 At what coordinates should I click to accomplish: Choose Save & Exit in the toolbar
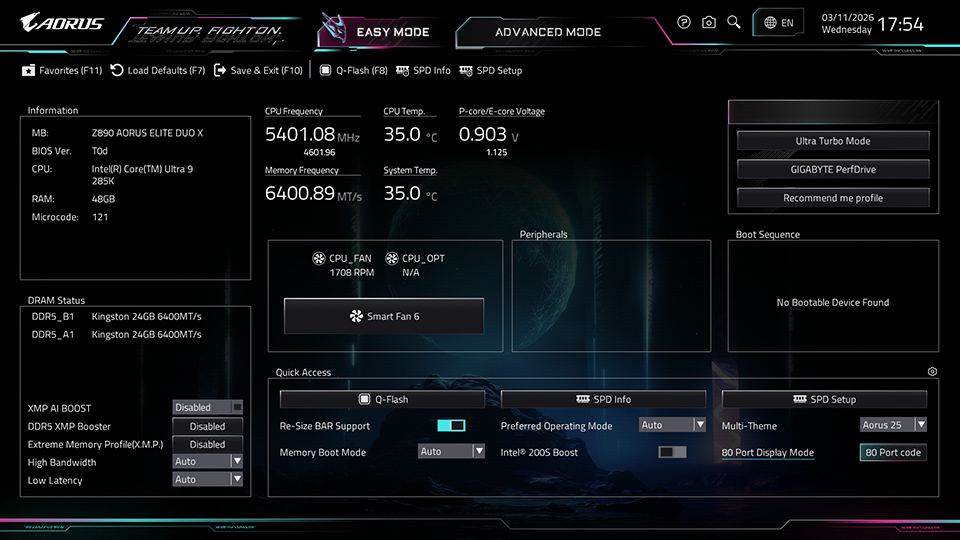point(258,71)
